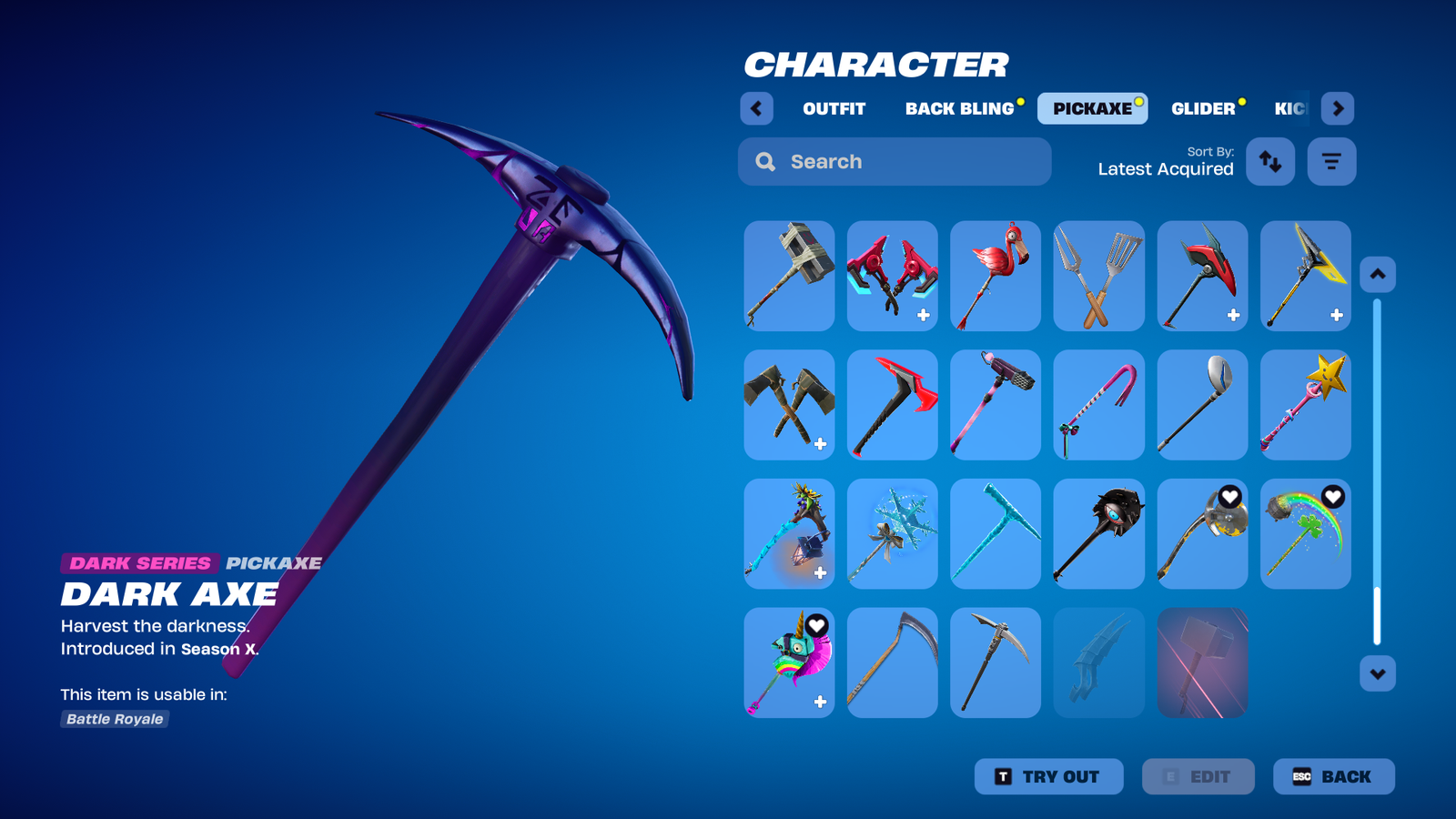Viewport: 1456px width, 819px height.
Task: Click the Pickaxe tab
Action: coord(1092,108)
